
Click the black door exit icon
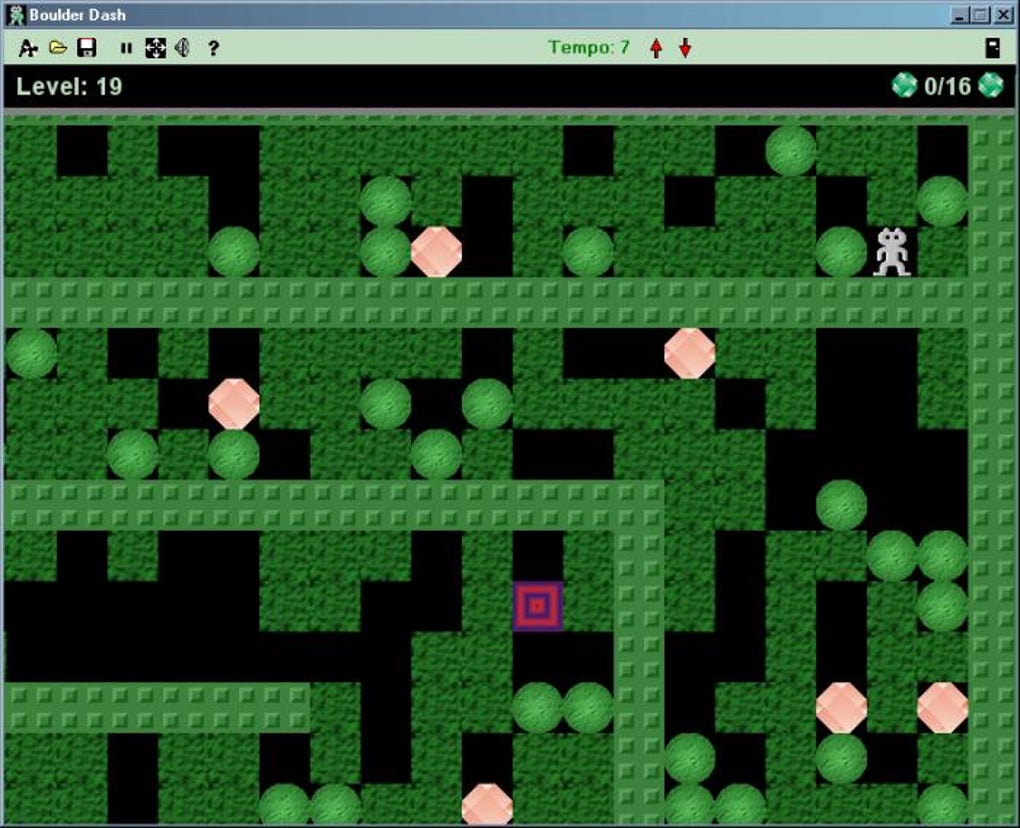(x=992, y=48)
